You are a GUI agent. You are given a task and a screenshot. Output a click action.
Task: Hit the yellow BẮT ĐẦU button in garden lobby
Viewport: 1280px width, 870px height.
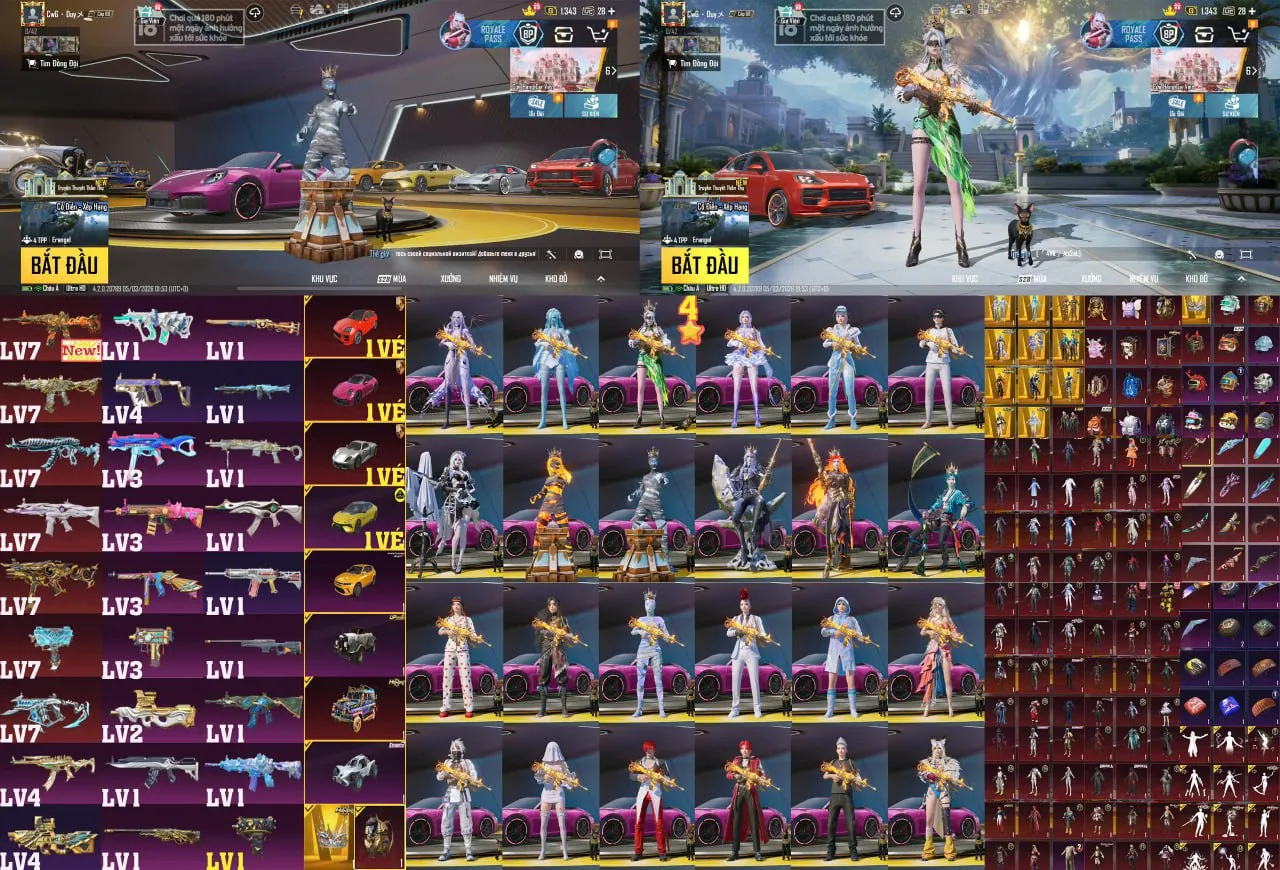[x=703, y=265]
